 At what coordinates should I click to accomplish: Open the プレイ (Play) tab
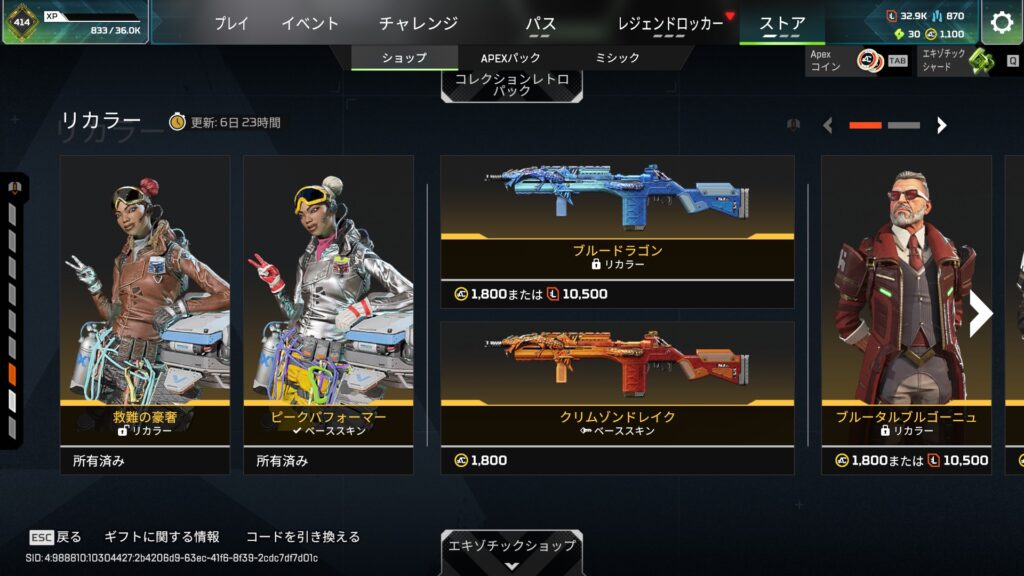click(231, 23)
